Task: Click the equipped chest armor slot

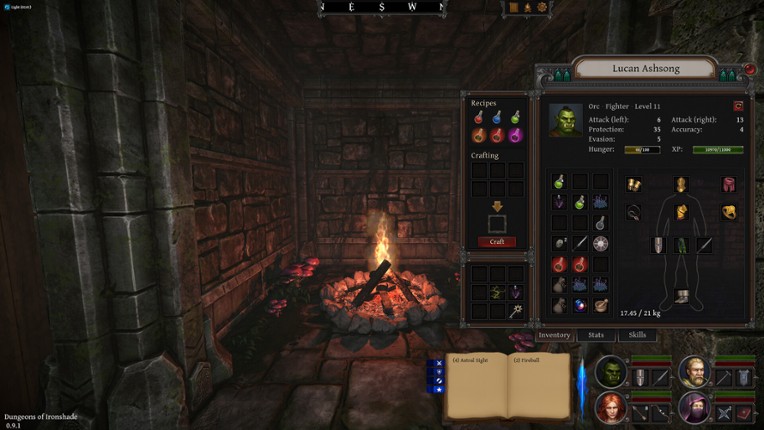Action: point(681,212)
